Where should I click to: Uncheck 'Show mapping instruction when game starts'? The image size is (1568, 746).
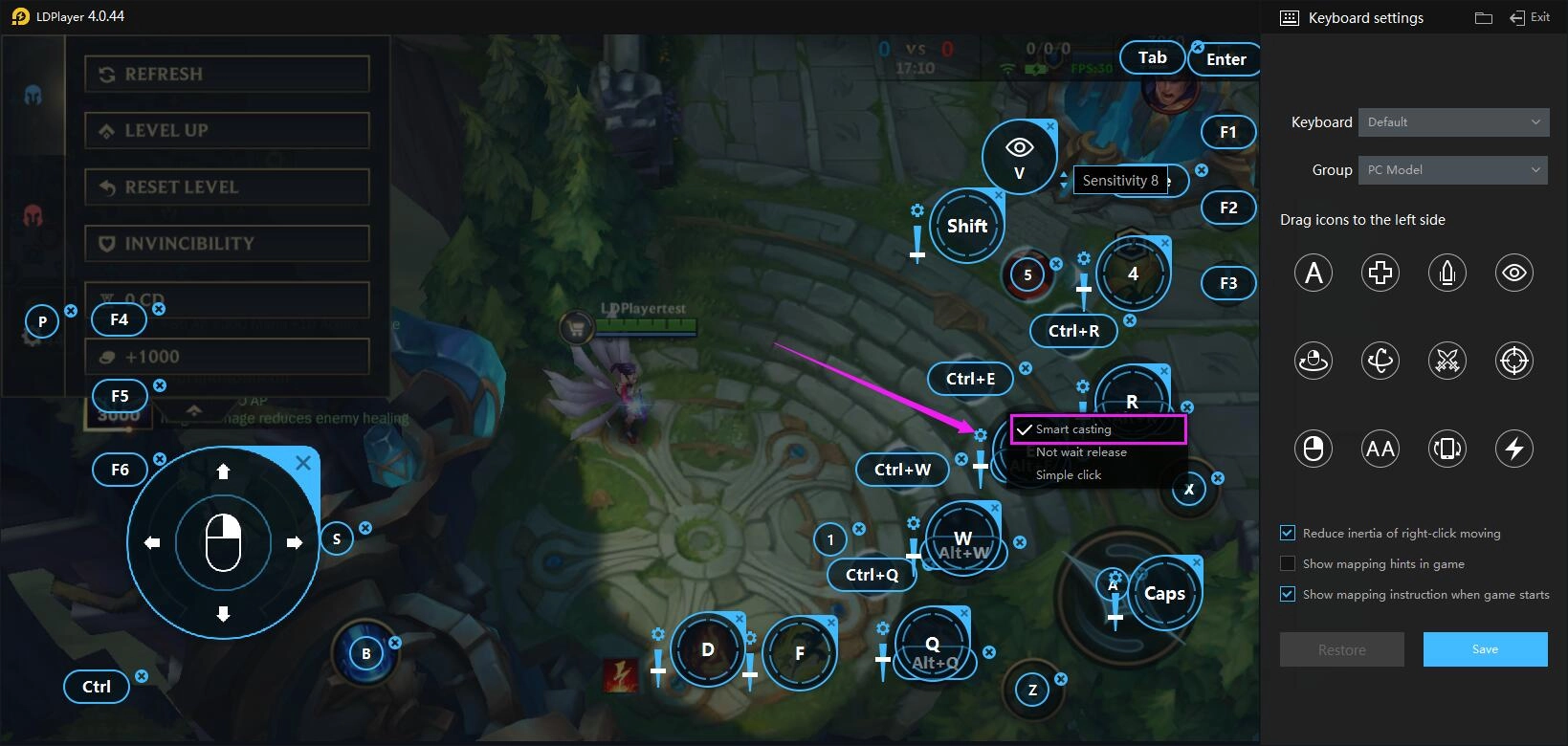[1287, 594]
